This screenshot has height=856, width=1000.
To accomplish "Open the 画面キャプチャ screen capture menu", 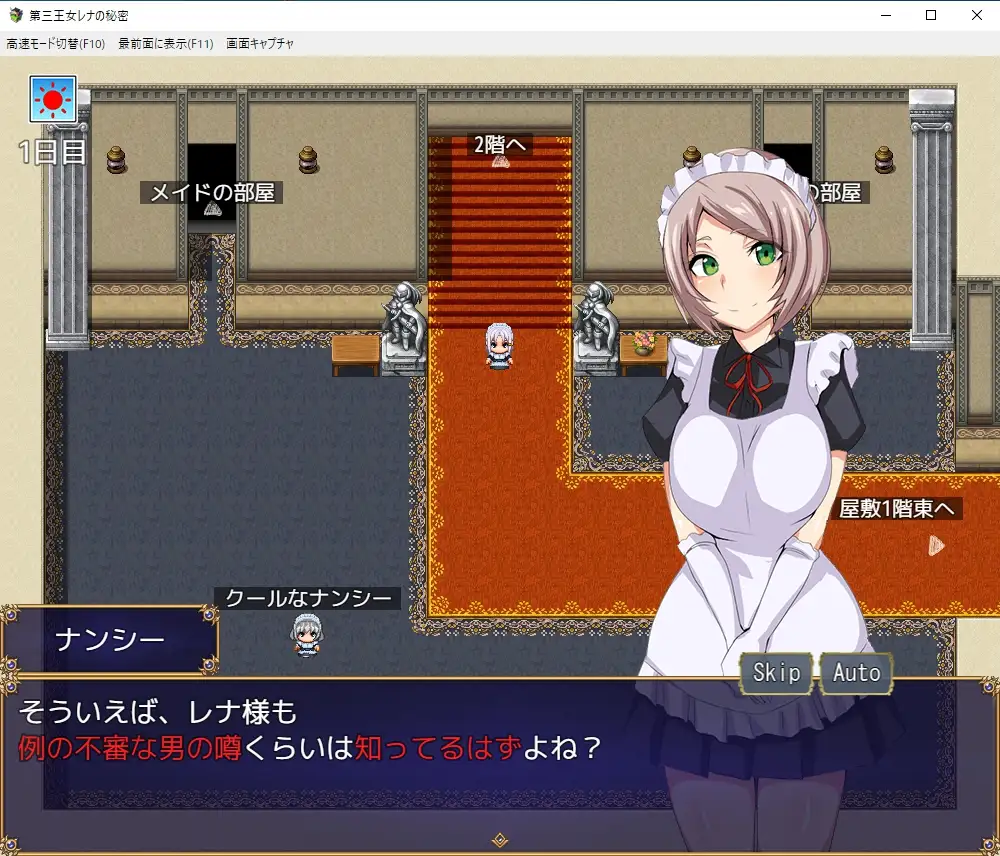I will pos(260,44).
